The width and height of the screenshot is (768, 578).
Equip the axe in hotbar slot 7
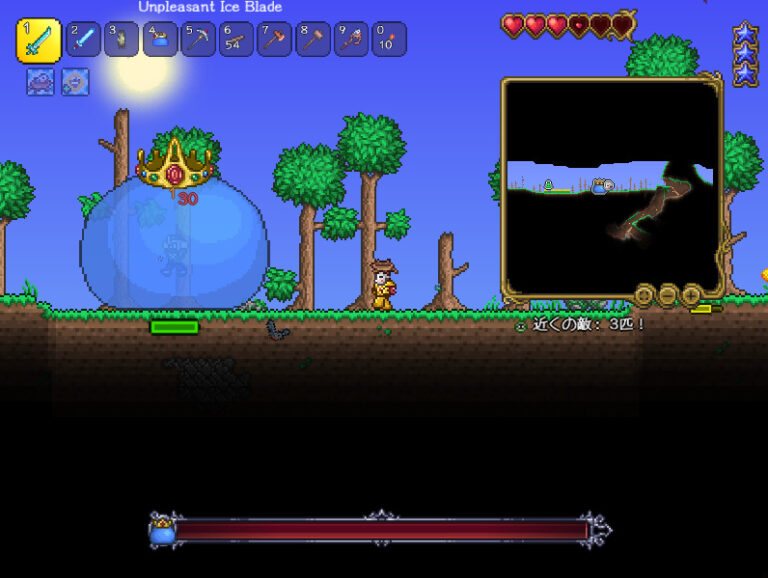coord(275,40)
